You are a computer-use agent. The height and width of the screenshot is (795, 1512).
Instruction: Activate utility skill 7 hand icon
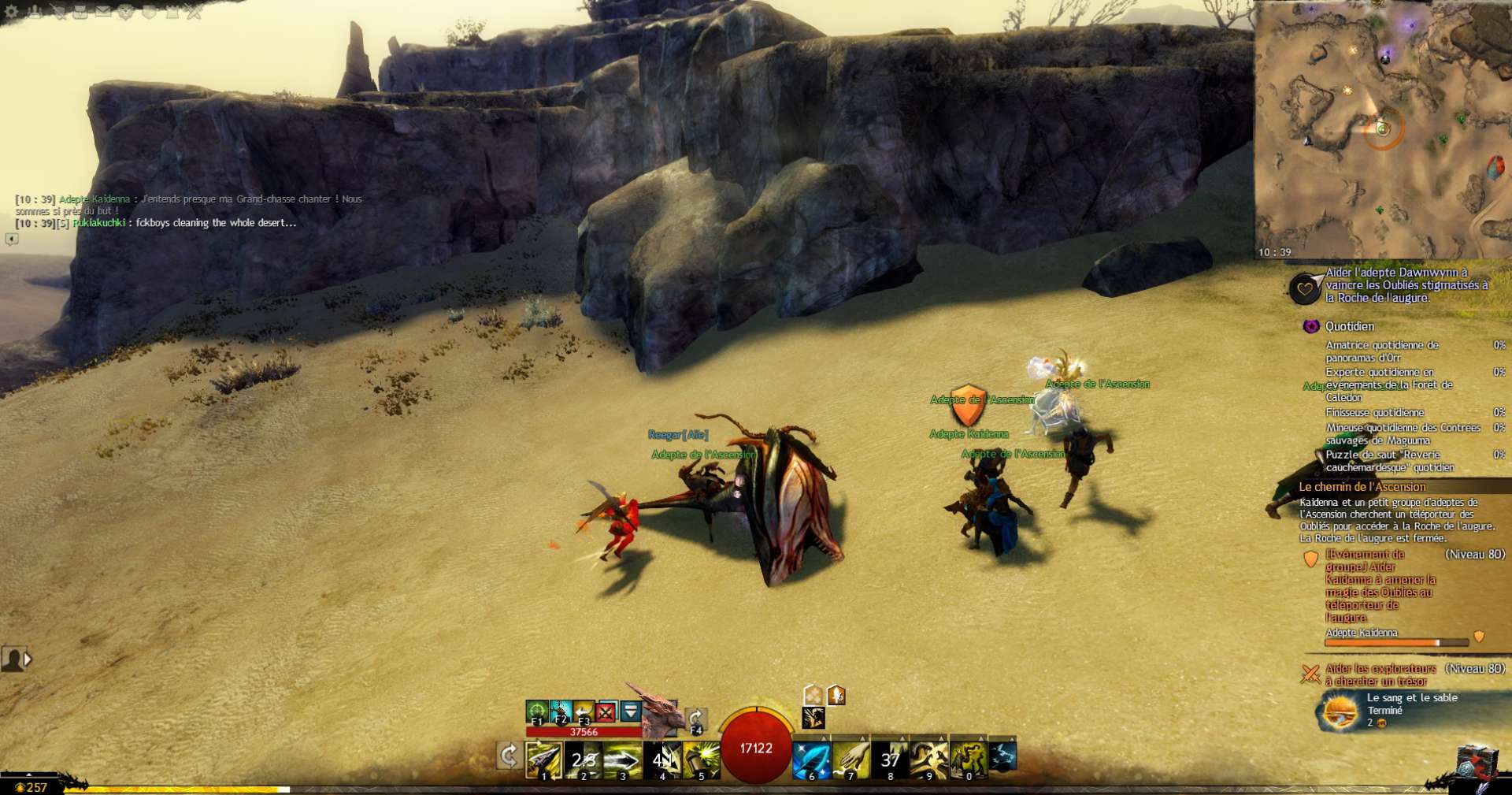850,760
